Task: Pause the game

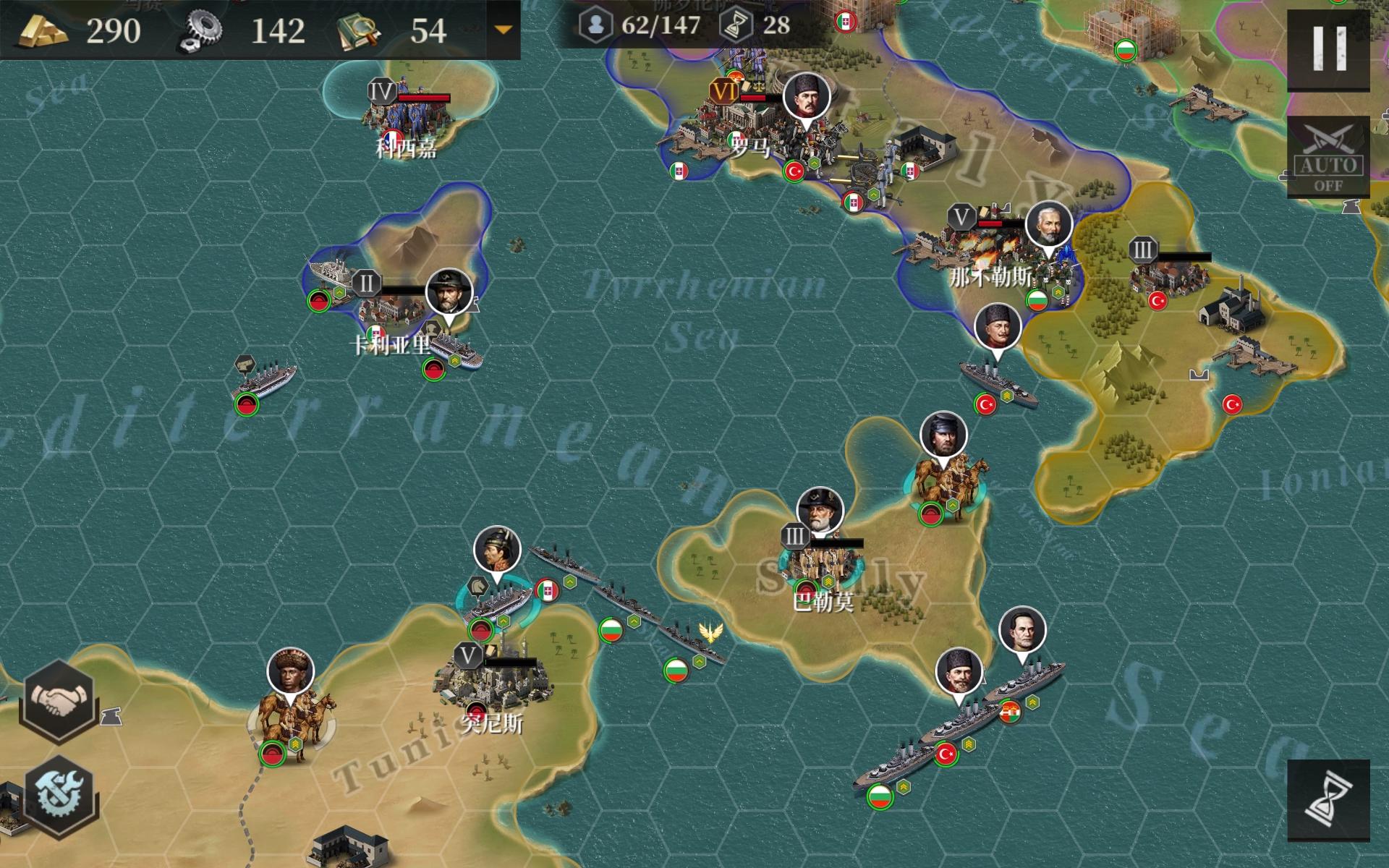Action: (x=1328, y=48)
